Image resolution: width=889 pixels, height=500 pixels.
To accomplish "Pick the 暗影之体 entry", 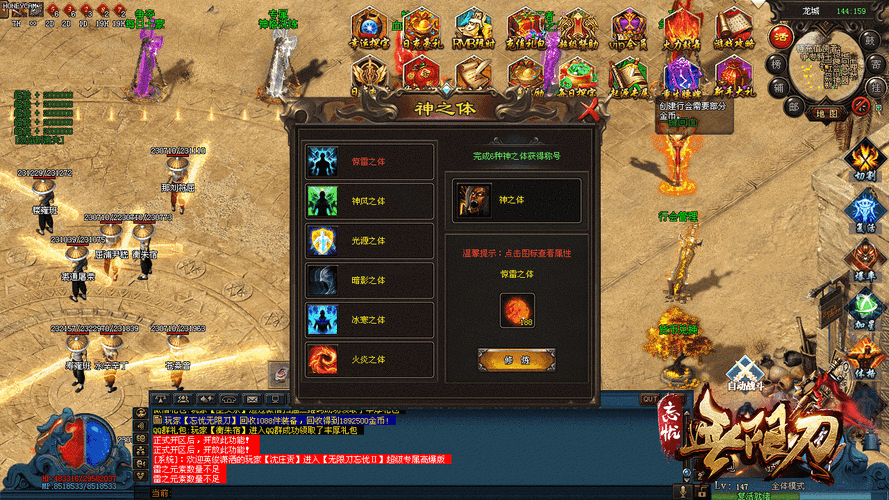I will click(x=369, y=281).
